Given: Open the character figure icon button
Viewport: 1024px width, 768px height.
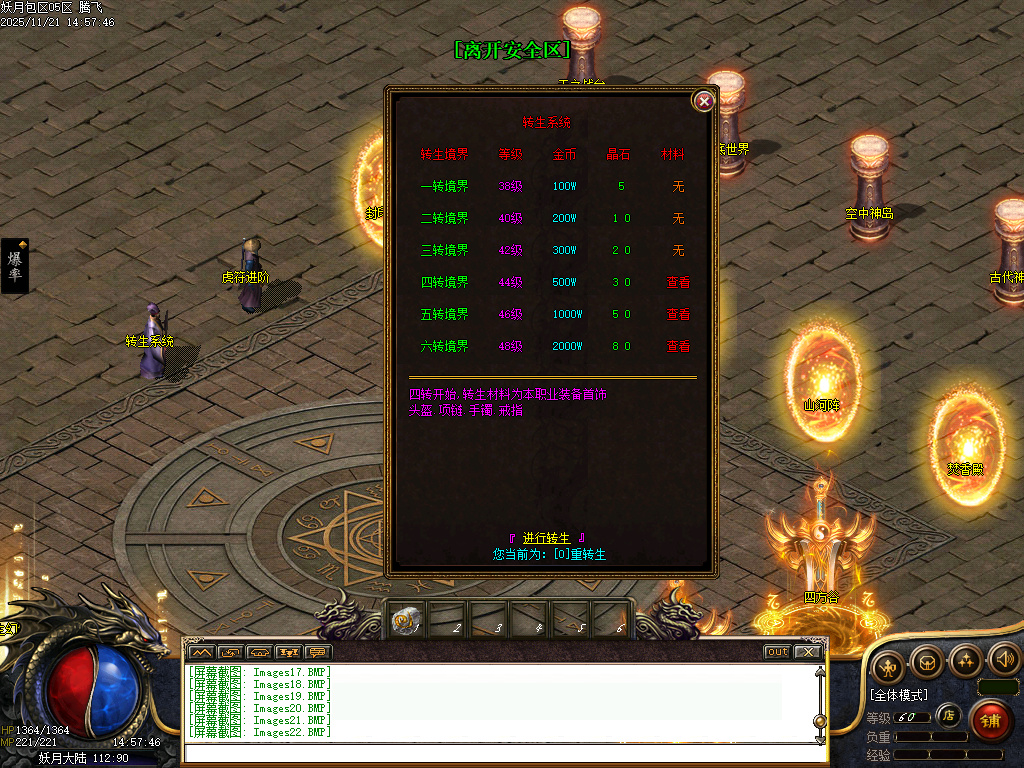Looking at the screenshot, I should (888, 666).
